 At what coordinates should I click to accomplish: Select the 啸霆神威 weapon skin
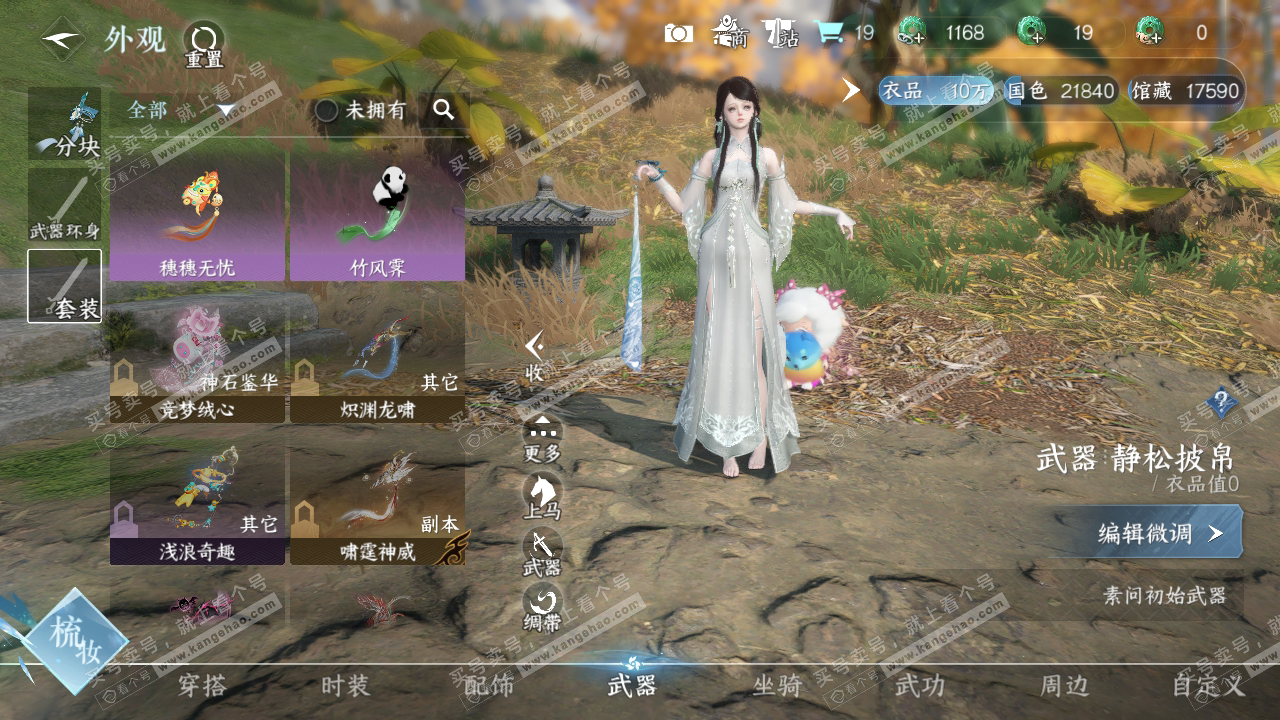(x=377, y=505)
